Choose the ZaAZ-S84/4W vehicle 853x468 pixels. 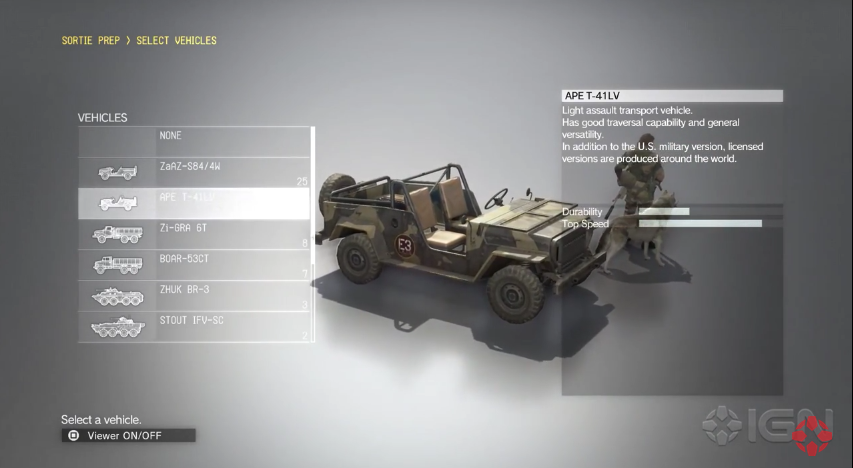195,171
